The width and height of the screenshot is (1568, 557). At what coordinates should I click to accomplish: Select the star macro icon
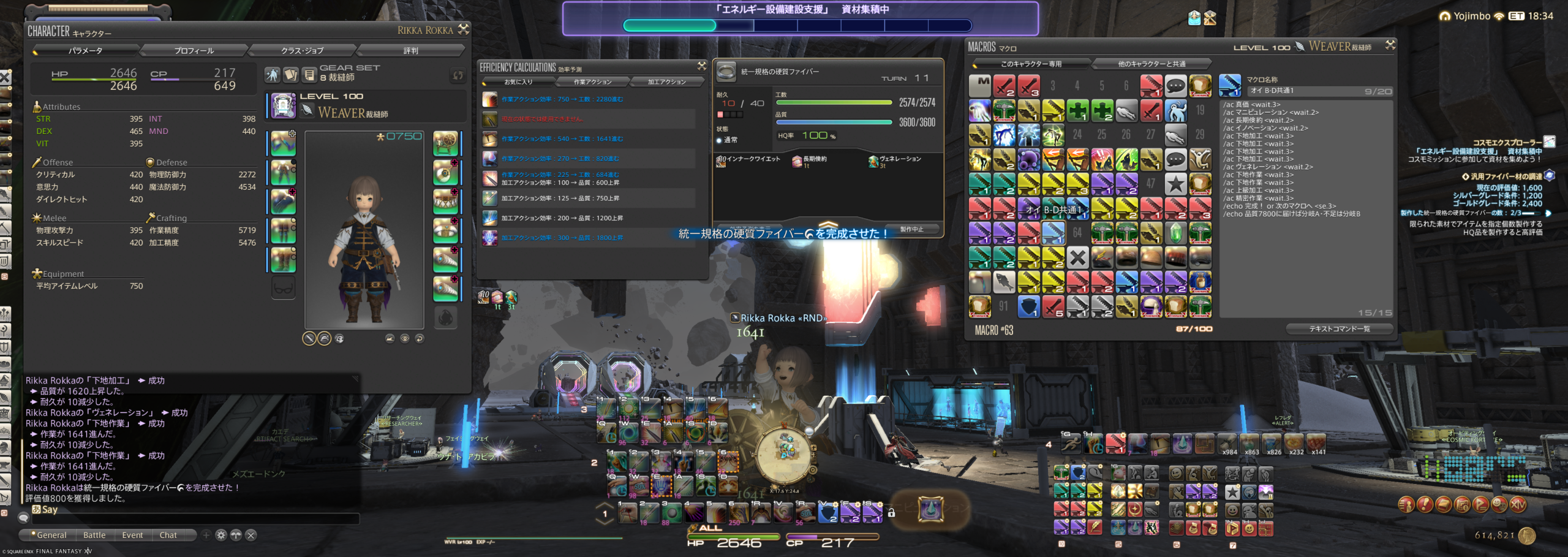pos(1175,184)
